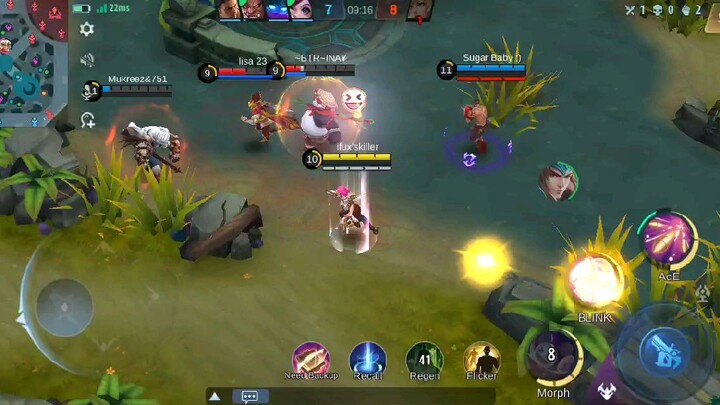The width and height of the screenshot is (720, 405).
Task: Cast the Flicker battle spell
Action: [x=482, y=360]
